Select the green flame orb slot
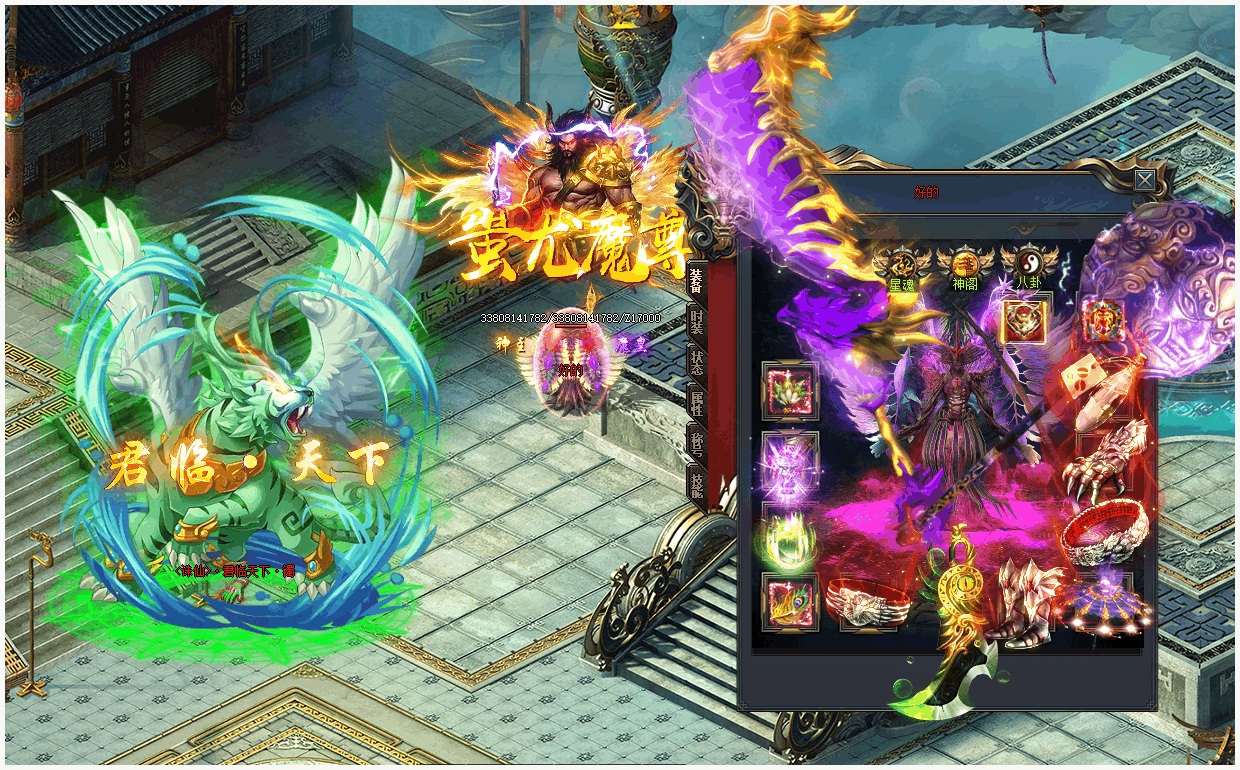The height and width of the screenshot is (770, 1240). point(790,535)
